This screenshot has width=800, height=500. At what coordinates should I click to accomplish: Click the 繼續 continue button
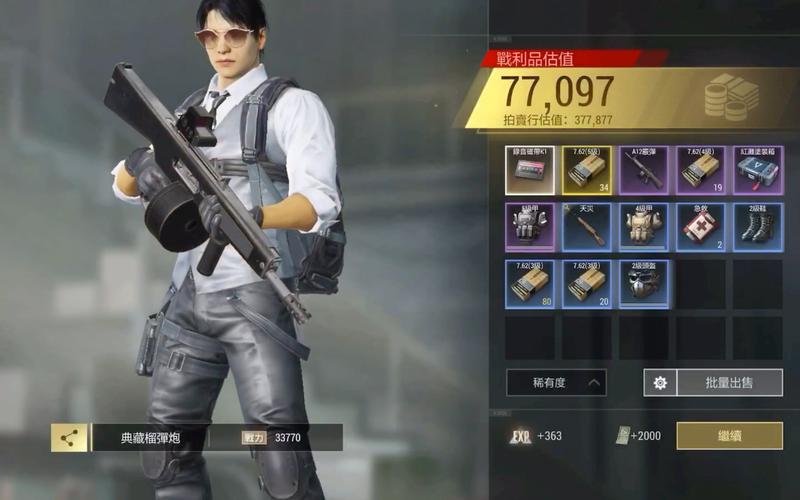[729, 436]
